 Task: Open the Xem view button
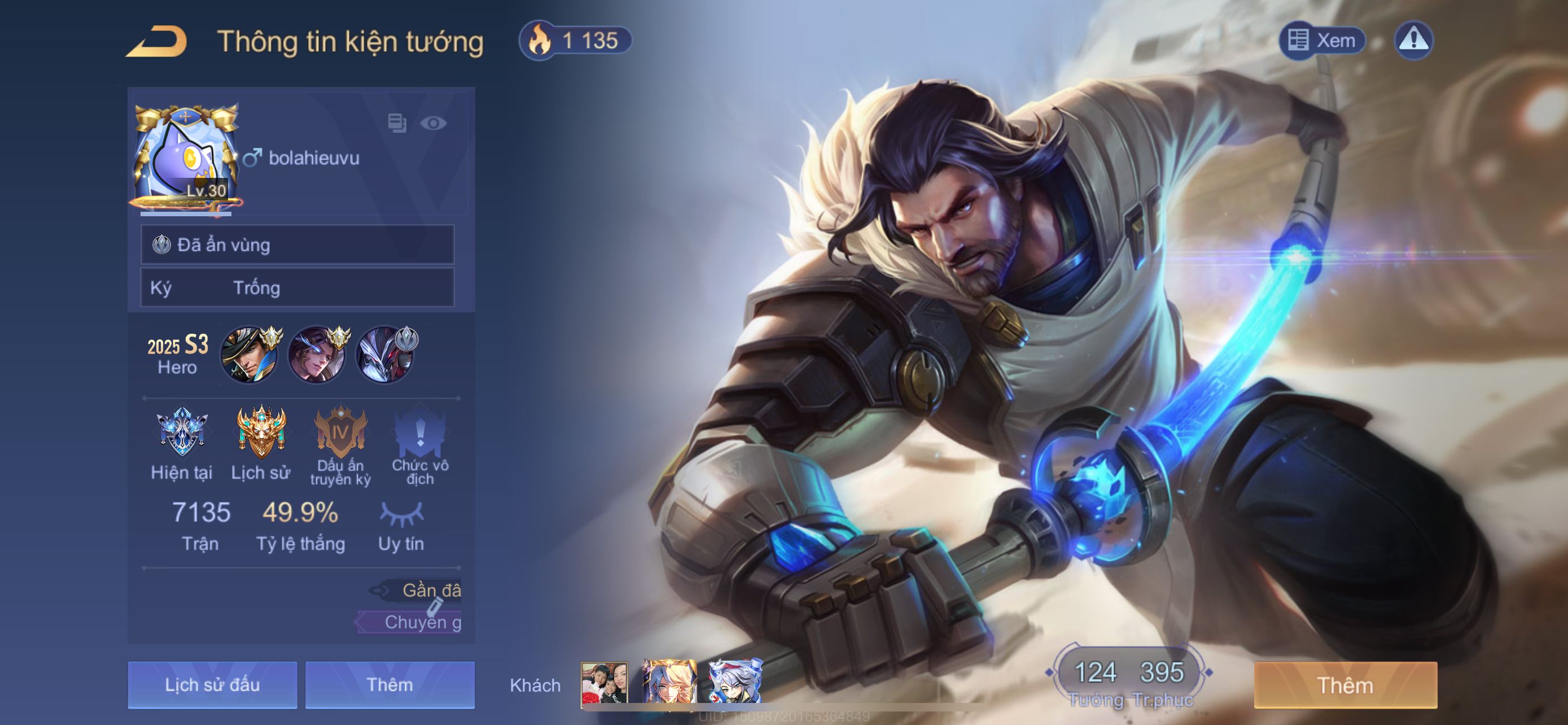pos(1322,41)
